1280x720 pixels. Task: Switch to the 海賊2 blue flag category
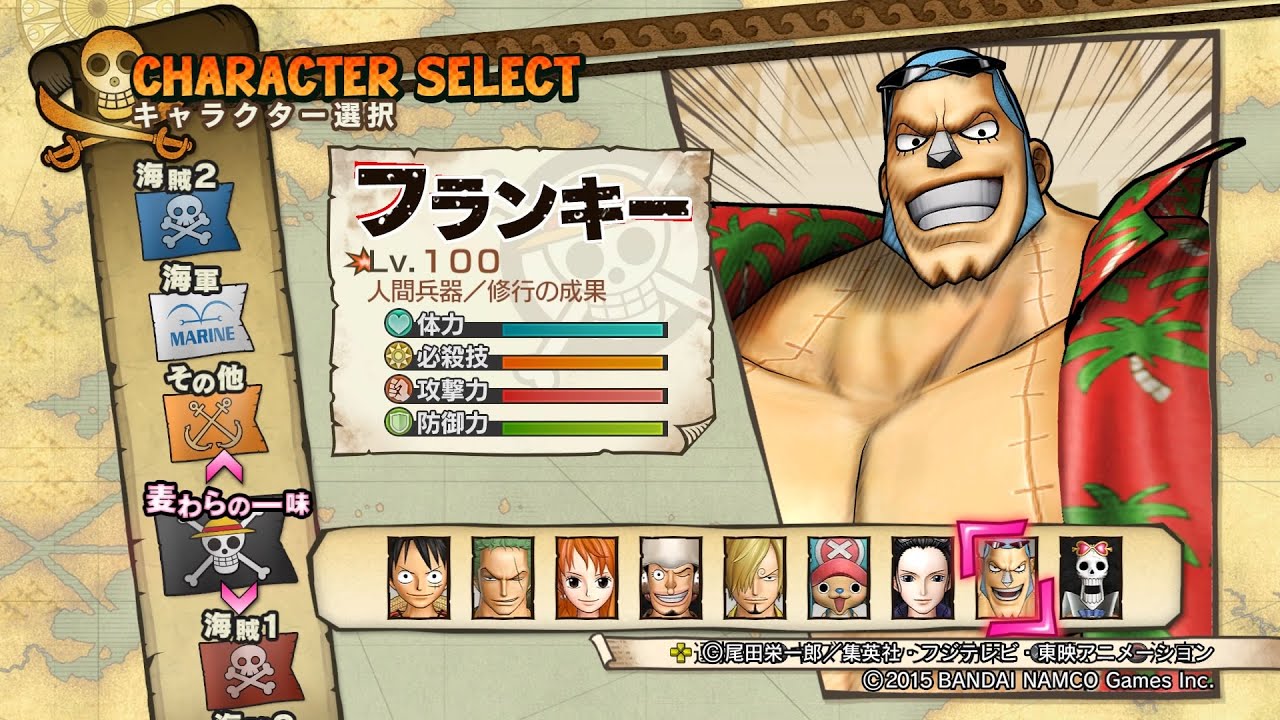point(187,219)
